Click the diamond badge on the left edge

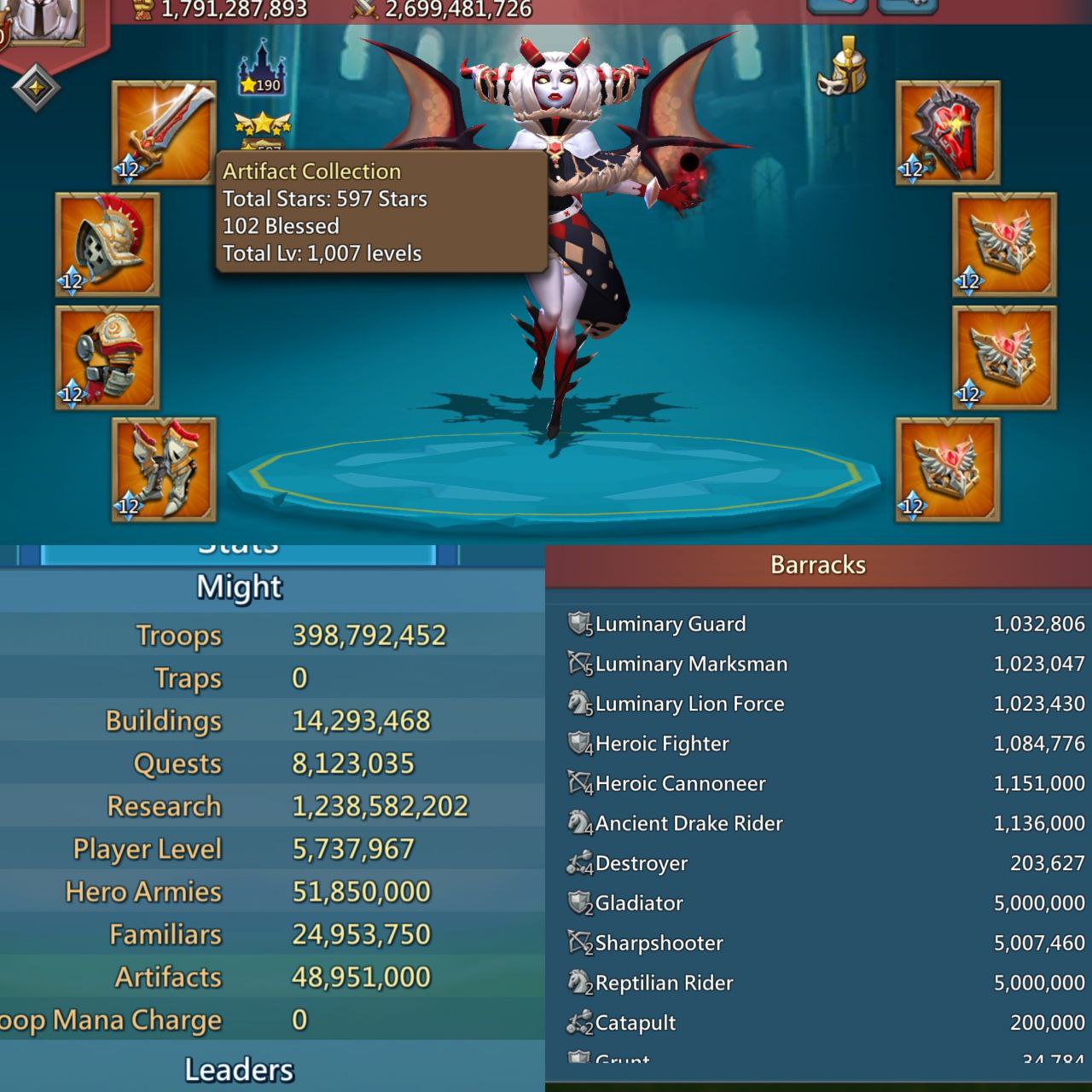click(34, 85)
